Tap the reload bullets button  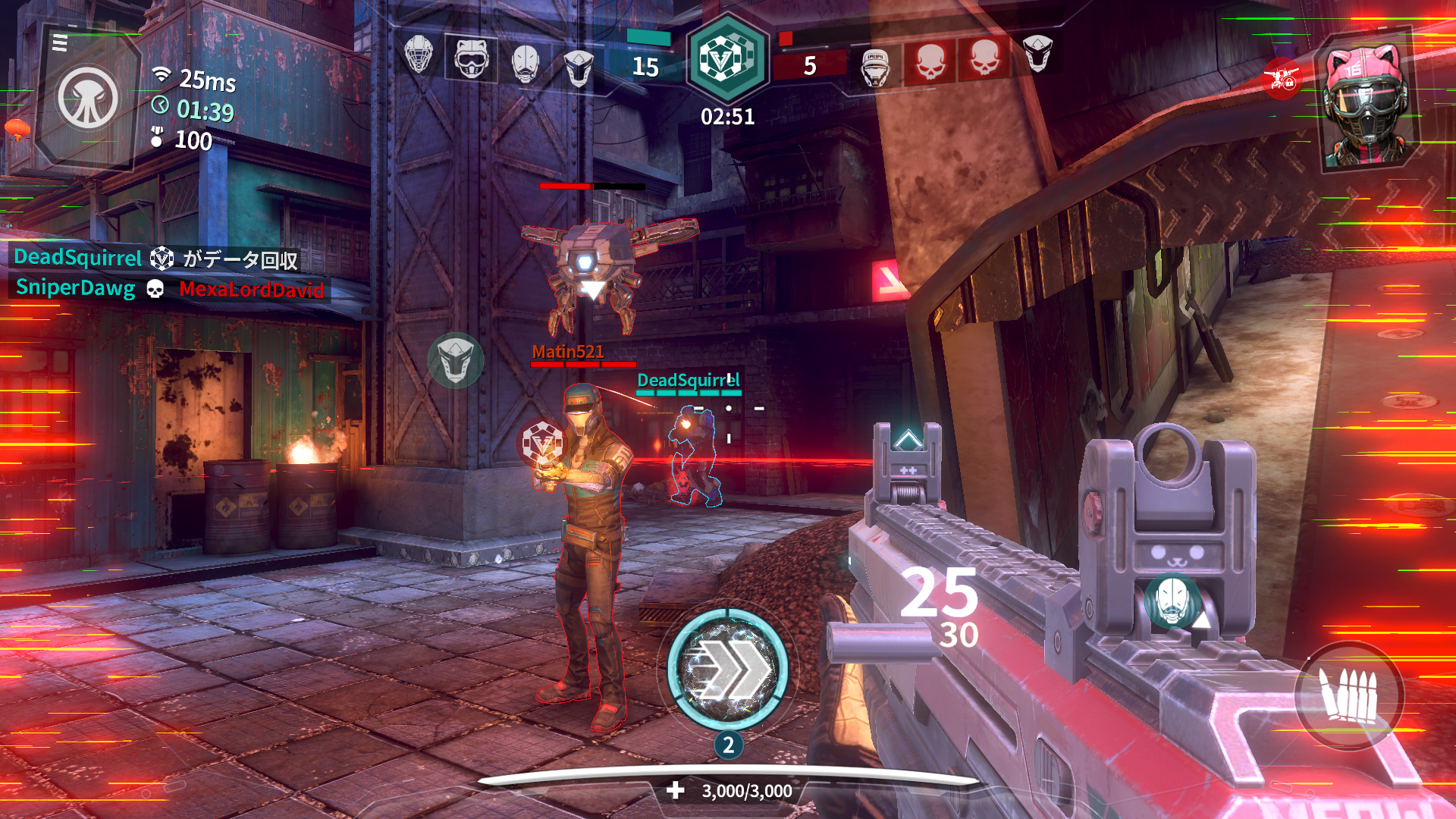(x=1348, y=695)
